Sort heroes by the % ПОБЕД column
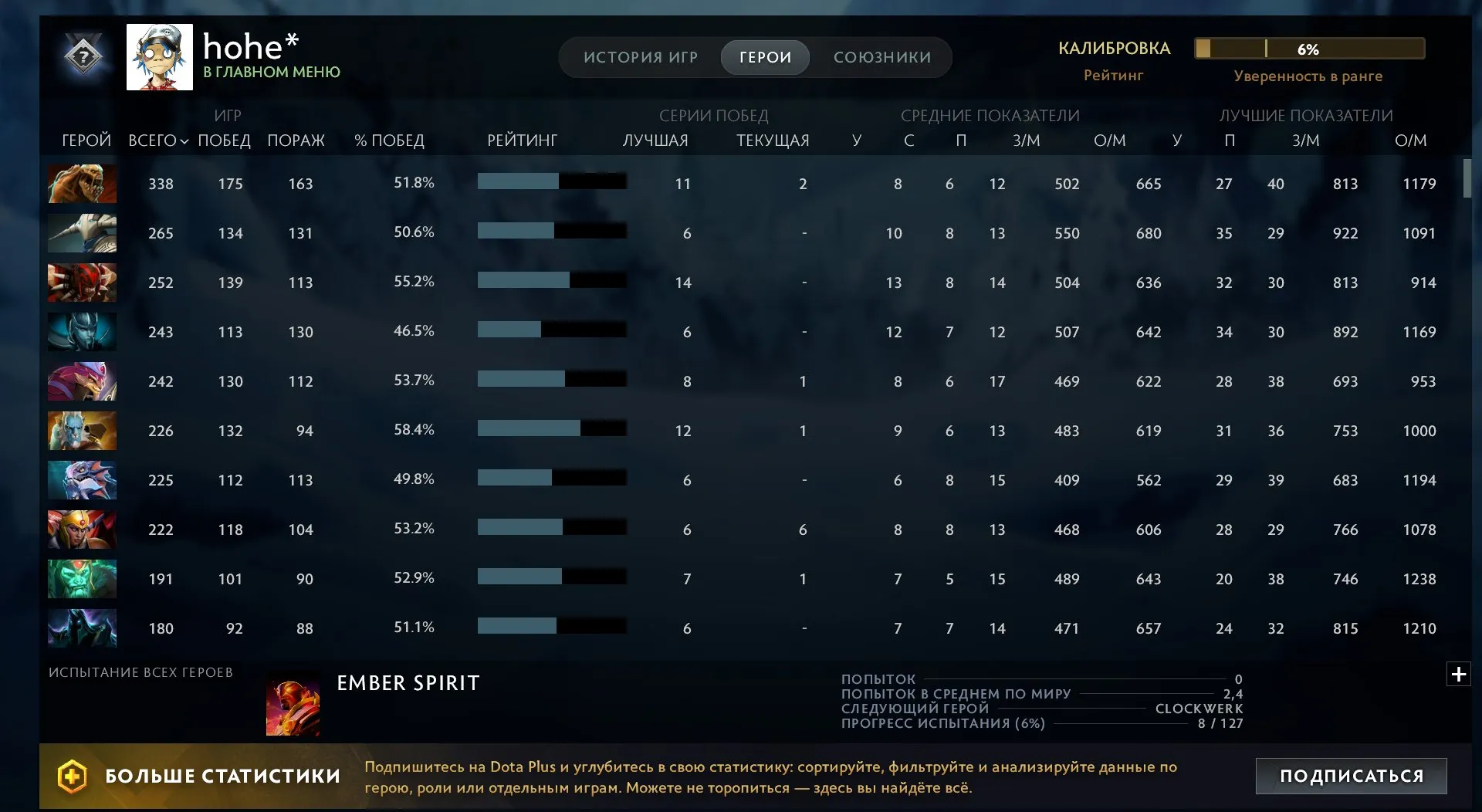Image resolution: width=1482 pixels, height=812 pixels. [389, 140]
